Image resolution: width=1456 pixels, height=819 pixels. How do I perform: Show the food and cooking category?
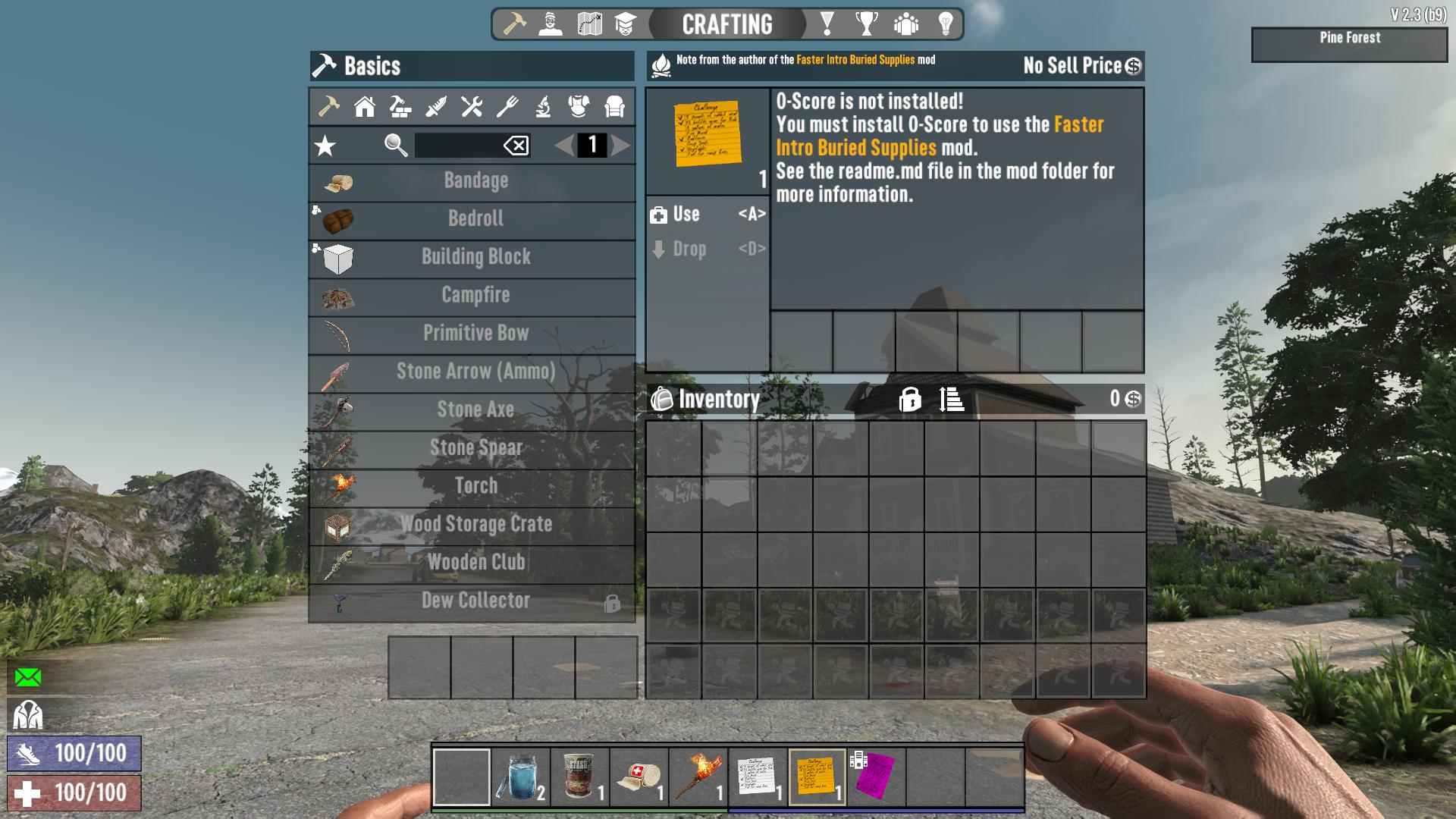tap(507, 107)
